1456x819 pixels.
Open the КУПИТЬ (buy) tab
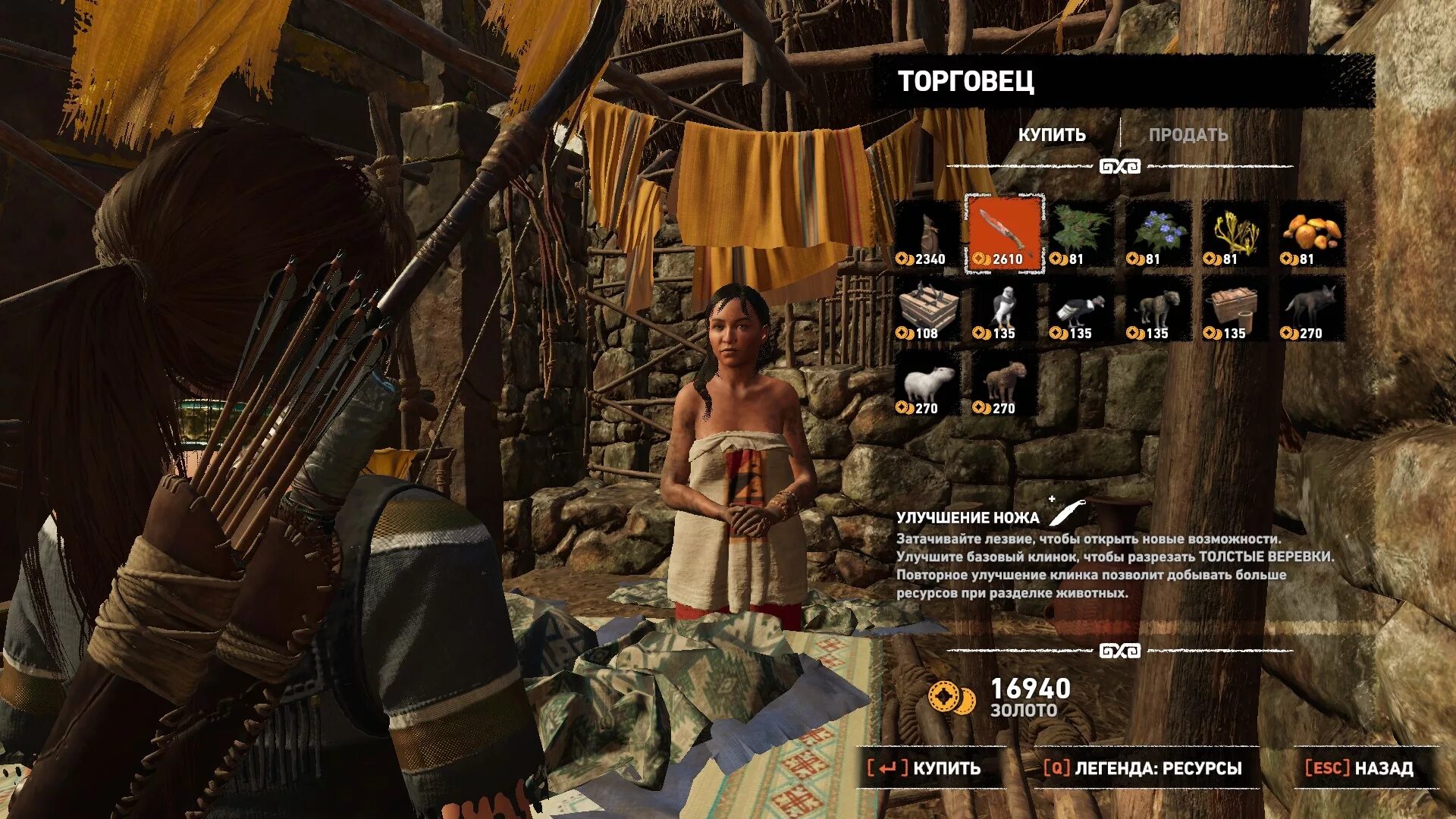(1052, 135)
